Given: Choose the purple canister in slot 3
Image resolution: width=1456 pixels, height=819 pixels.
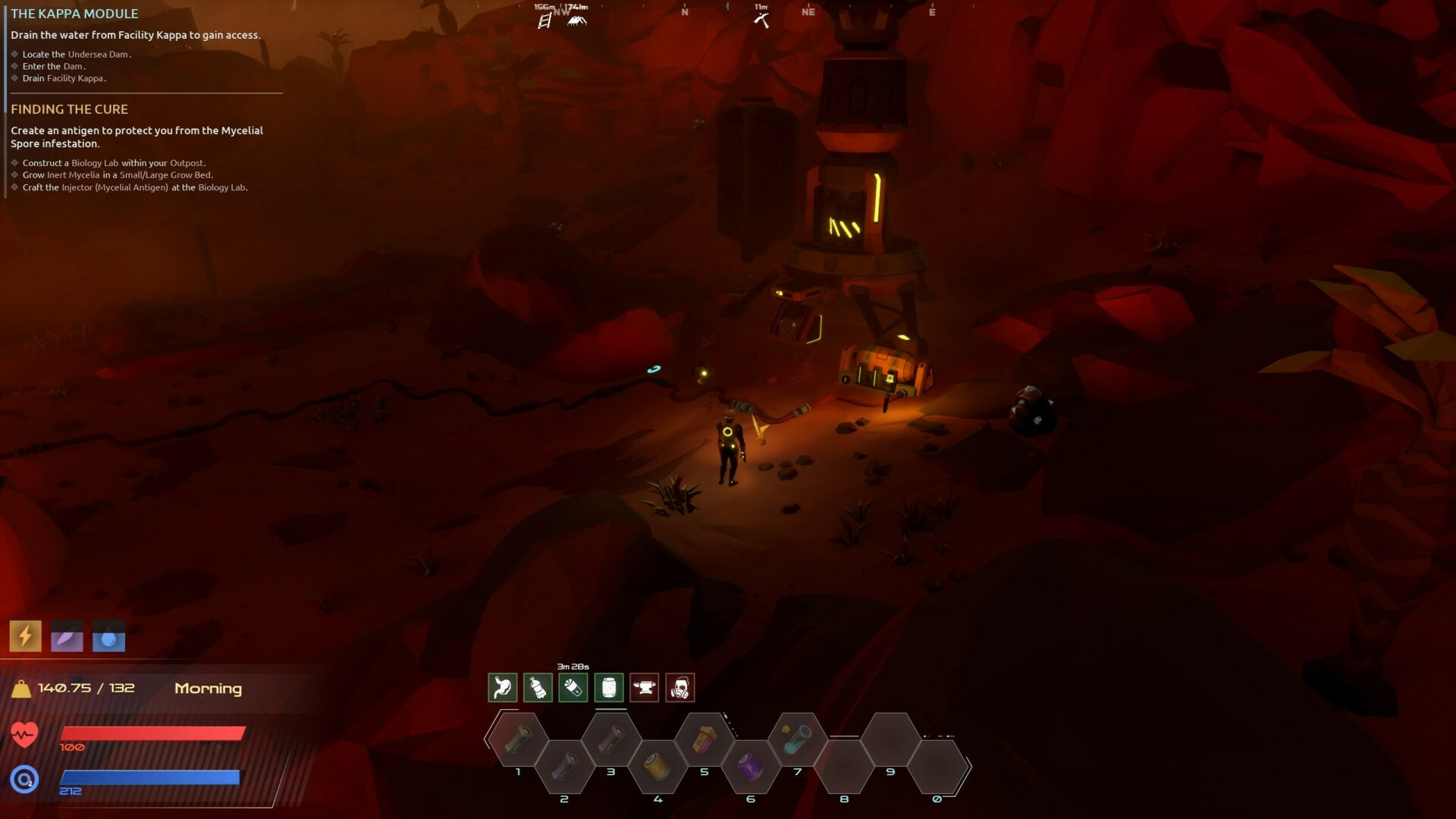Looking at the screenshot, I should pos(611,739).
